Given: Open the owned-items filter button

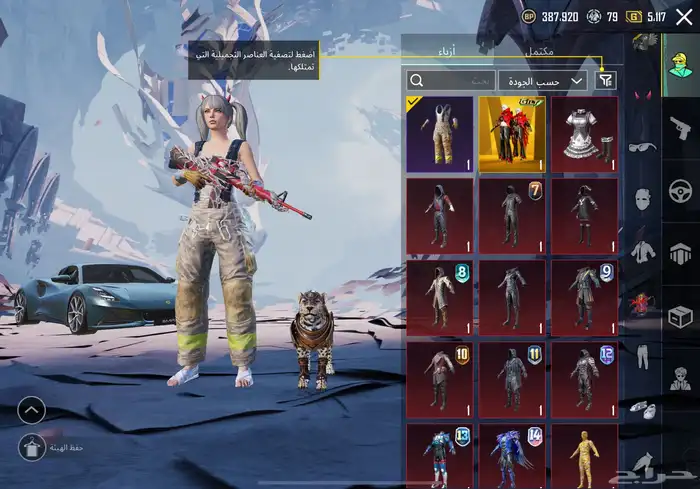Looking at the screenshot, I should coord(606,80).
